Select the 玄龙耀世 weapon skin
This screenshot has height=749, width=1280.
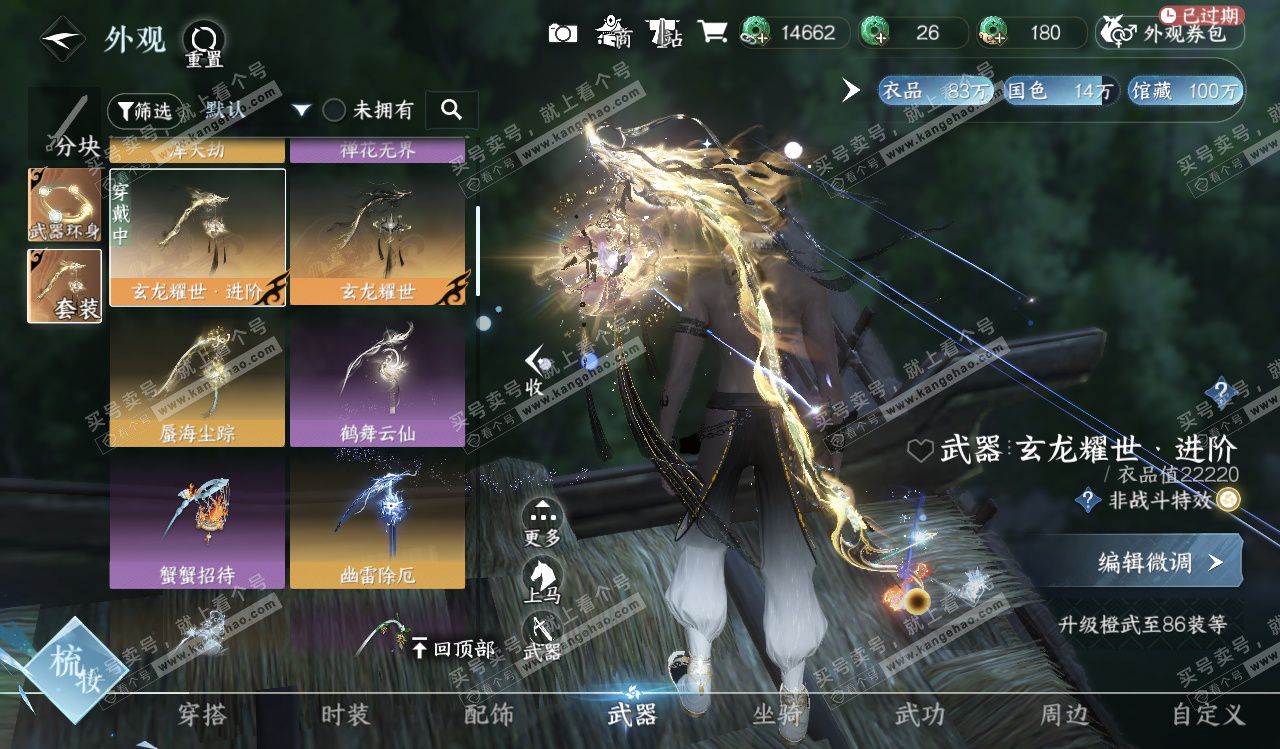click(x=377, y=237)
